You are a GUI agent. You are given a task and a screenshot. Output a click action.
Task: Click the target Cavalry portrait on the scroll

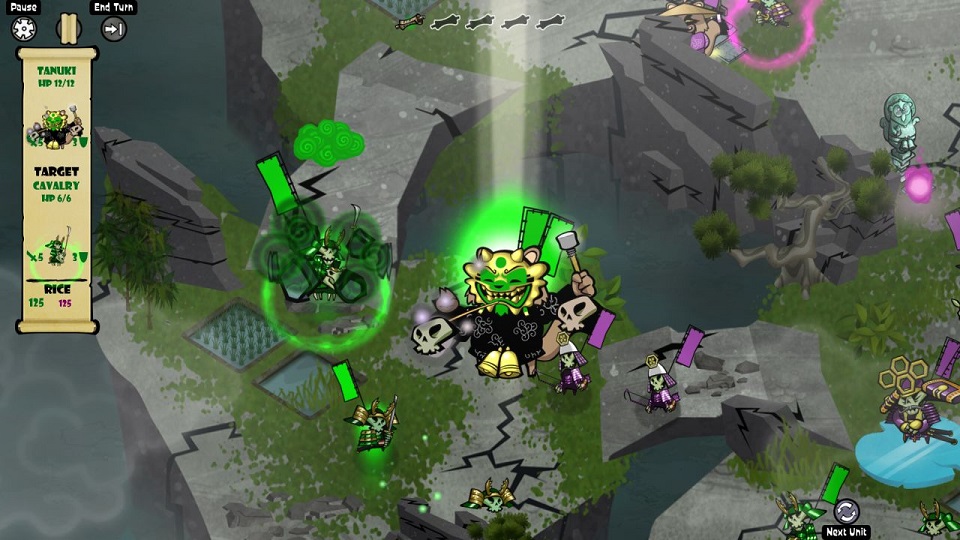tap(55, 243)
